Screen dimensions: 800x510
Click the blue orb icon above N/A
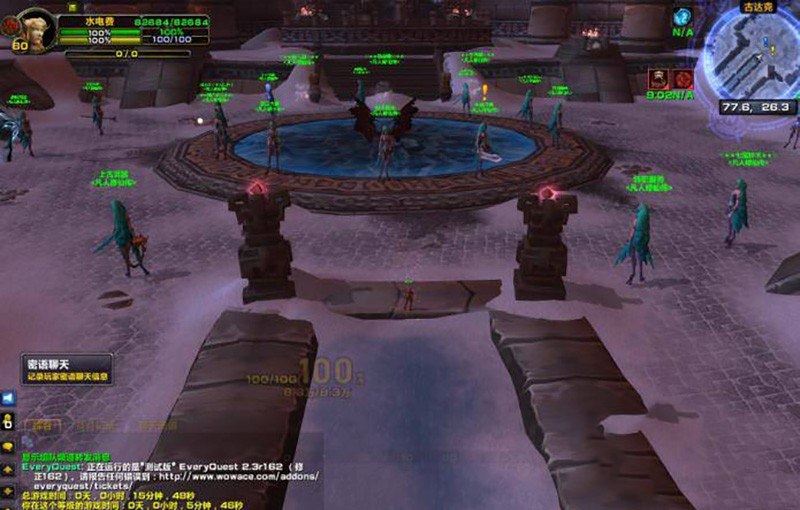tap(682, 16)
